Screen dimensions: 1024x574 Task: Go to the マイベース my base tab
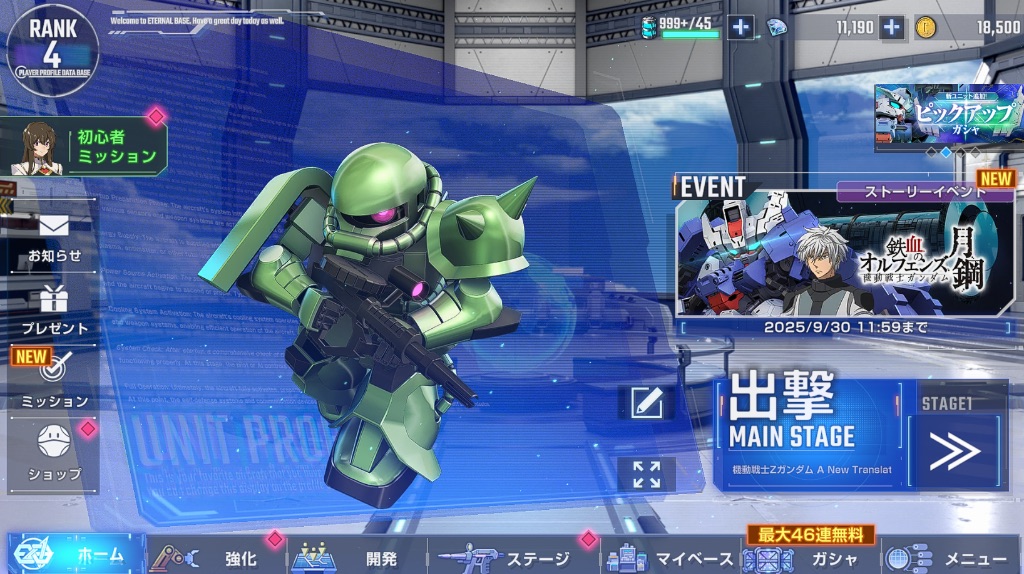(672, 558)
